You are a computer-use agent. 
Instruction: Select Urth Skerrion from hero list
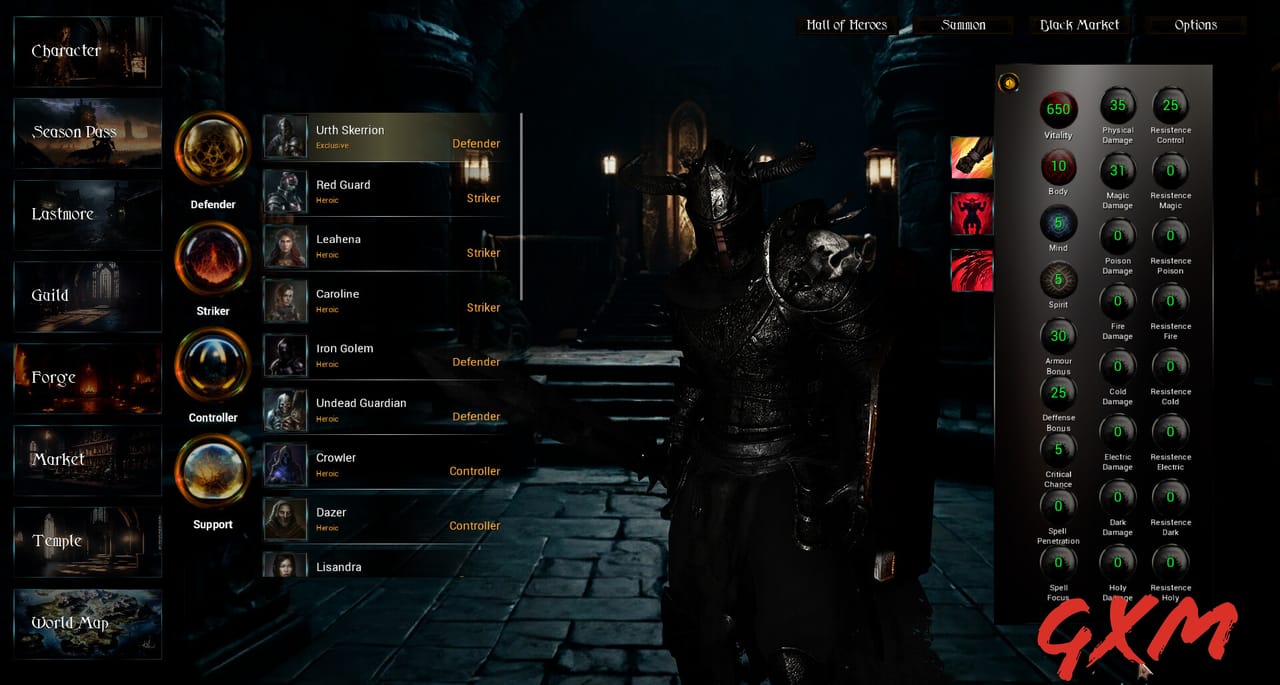391,137
